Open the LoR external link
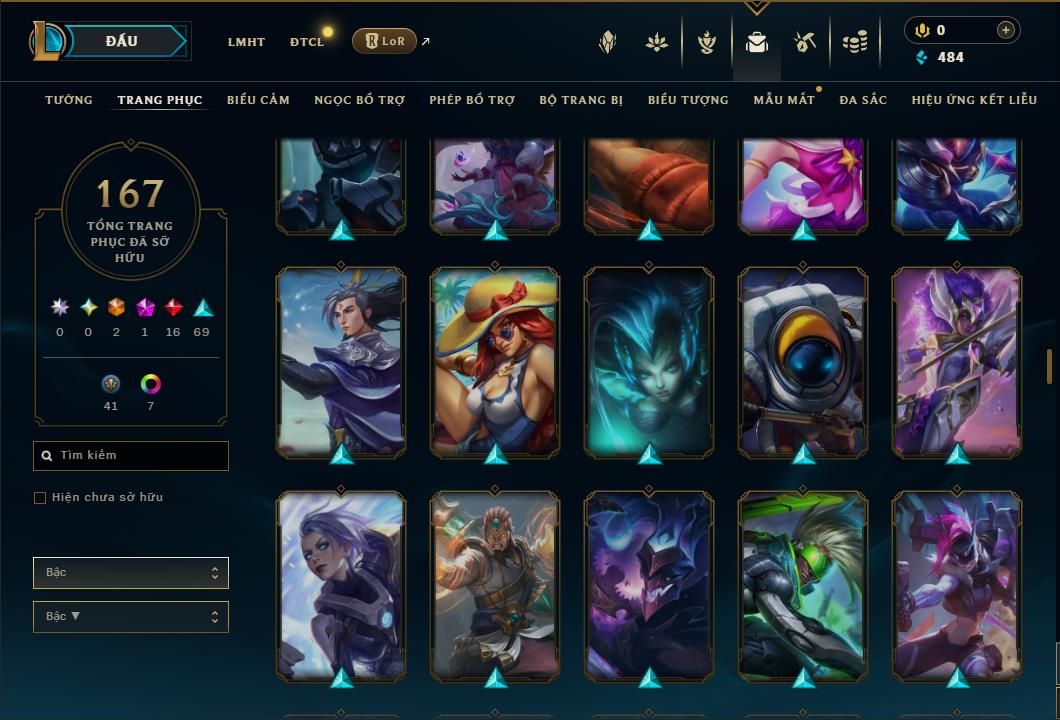Image resolution: width=1060 pixels, height=720 pixels. (x=385, y=41)
